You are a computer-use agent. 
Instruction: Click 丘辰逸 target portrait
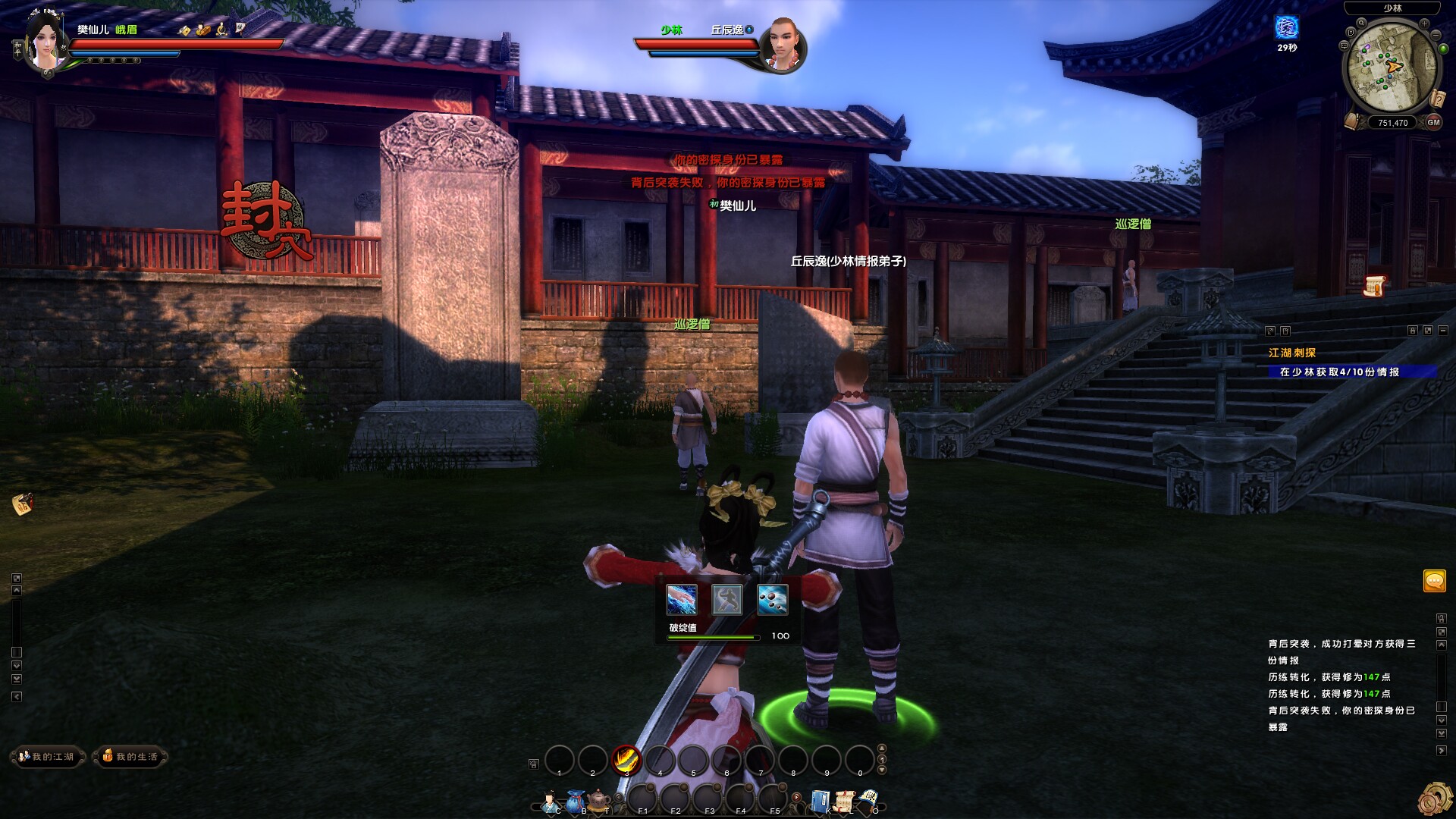pyautogui.click(x=783, y=44)
